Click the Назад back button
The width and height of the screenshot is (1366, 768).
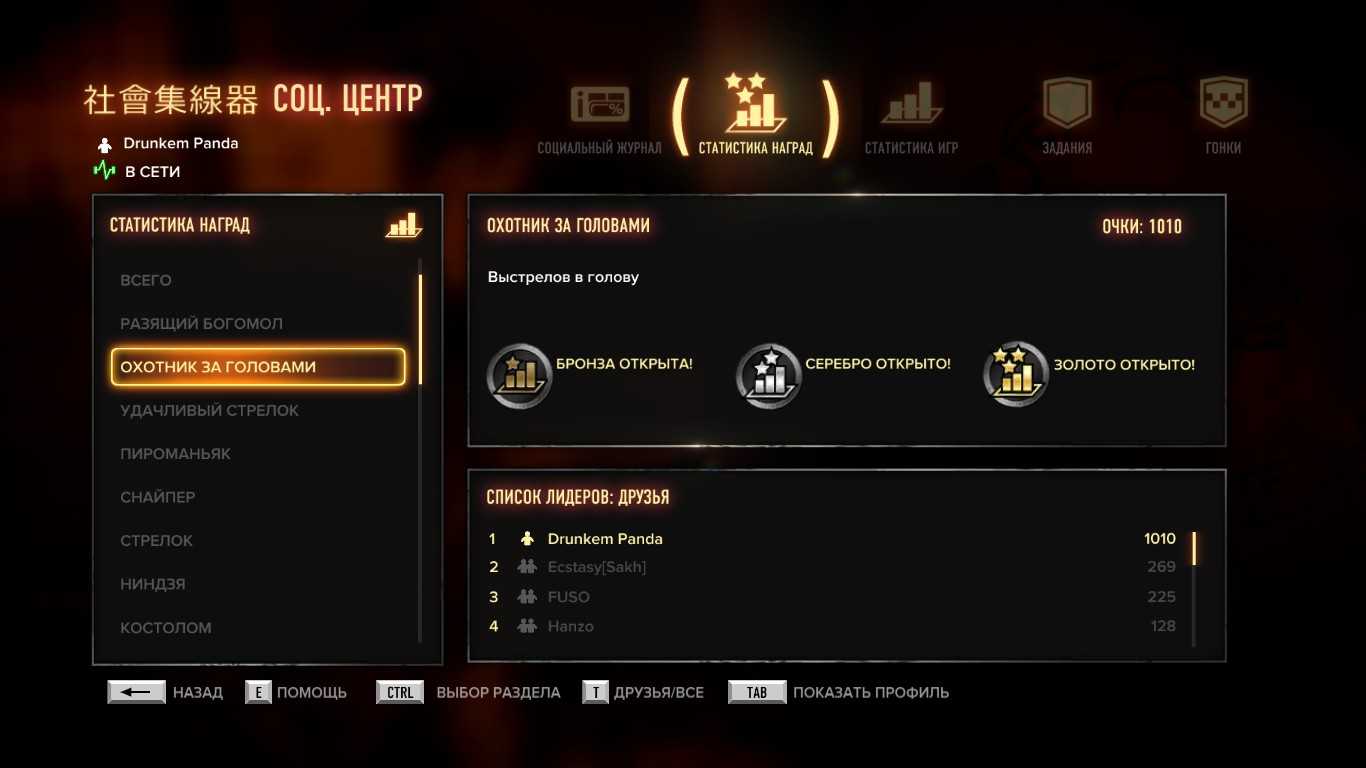pyautogui.click(x=137, y=692)
